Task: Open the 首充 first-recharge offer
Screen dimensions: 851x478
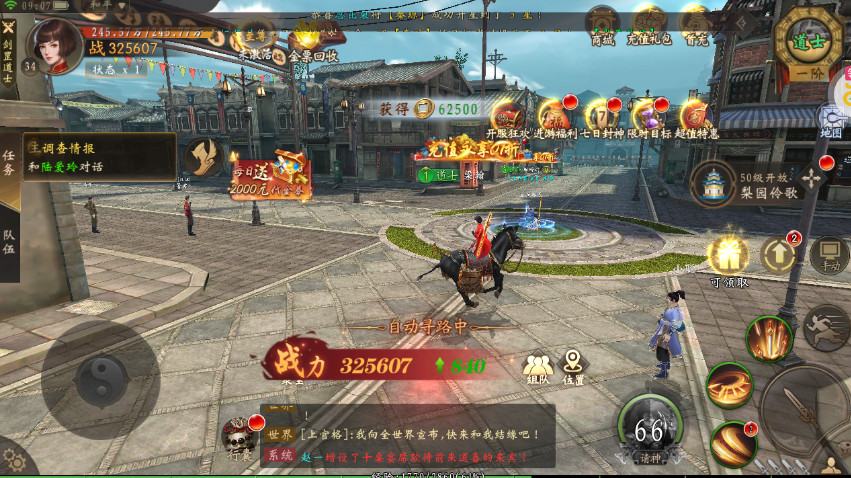Action: click(694, 24)
